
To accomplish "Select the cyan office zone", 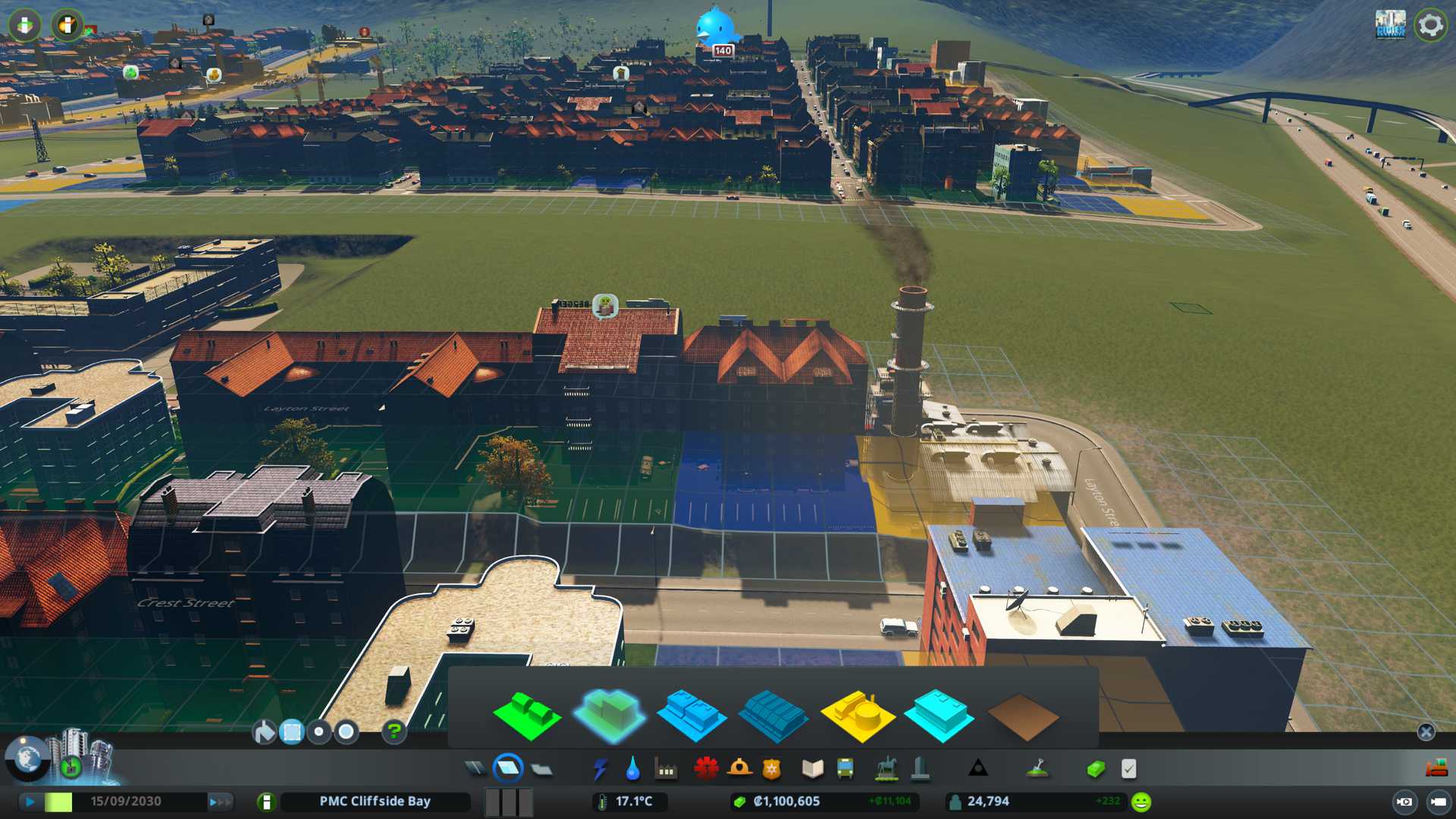I will (939, 716).
